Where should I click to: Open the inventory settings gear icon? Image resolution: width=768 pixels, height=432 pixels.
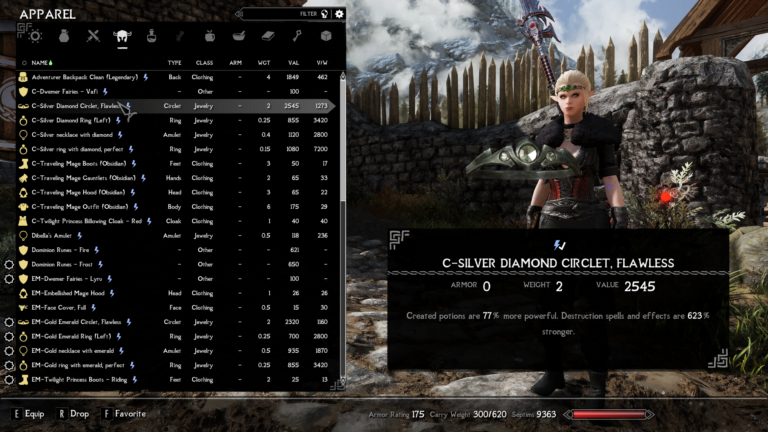[x=340, y=14]
